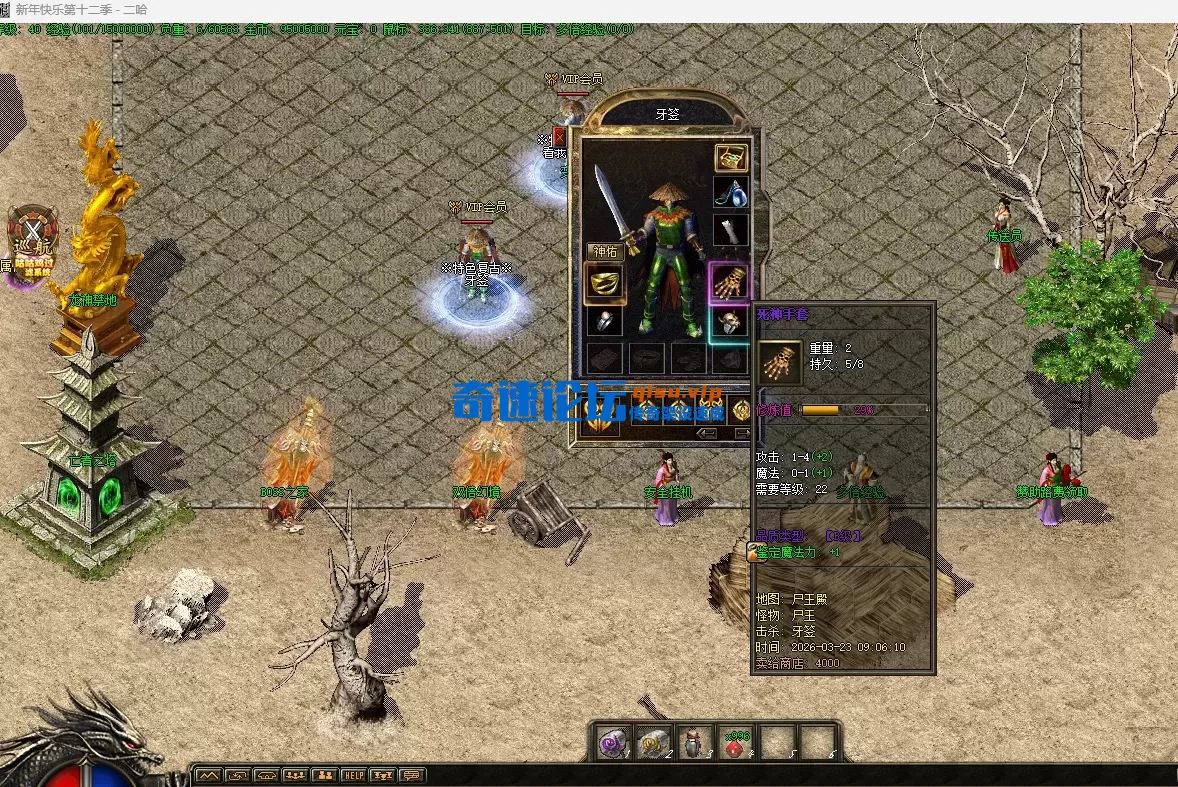Select the 死神手套 skull glove equipment slot
This screenshot has height=787, width=1178.
click(729, 283)
